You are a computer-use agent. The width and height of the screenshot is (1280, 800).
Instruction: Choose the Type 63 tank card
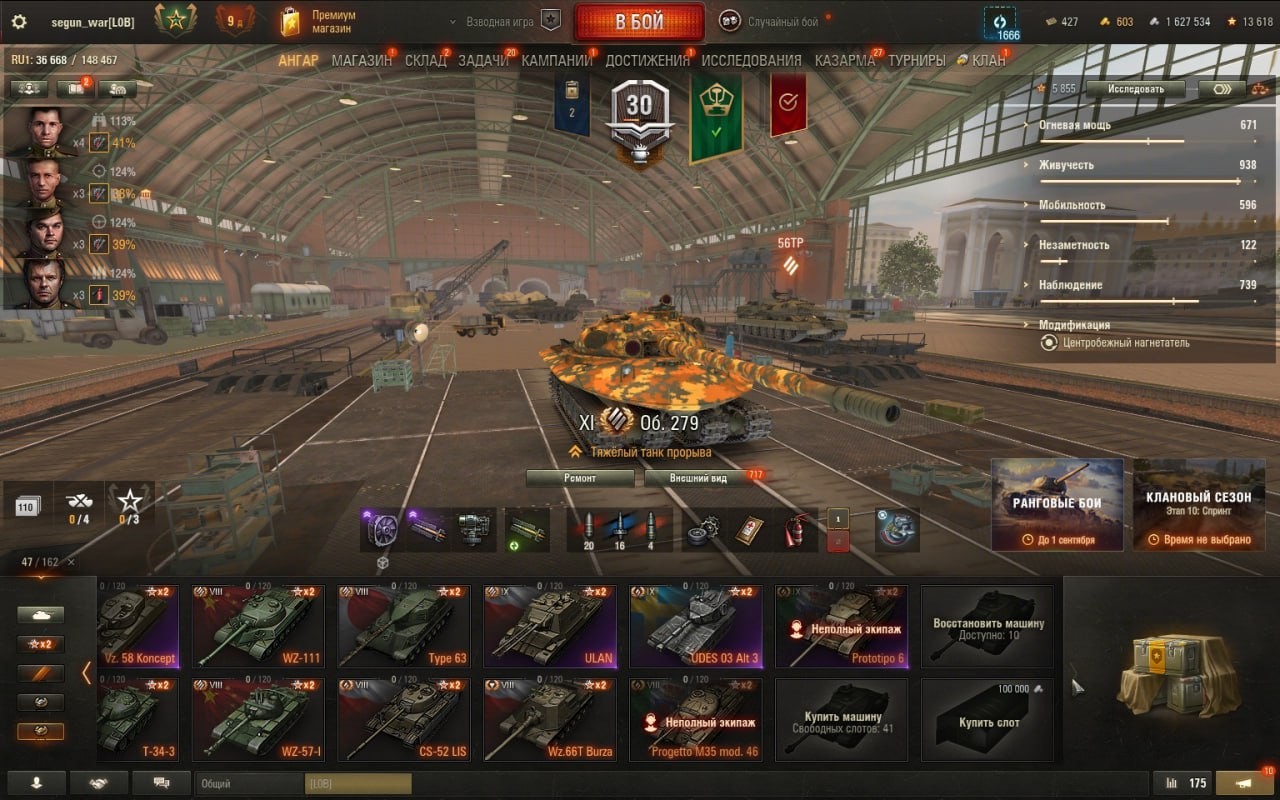(404, 627)
